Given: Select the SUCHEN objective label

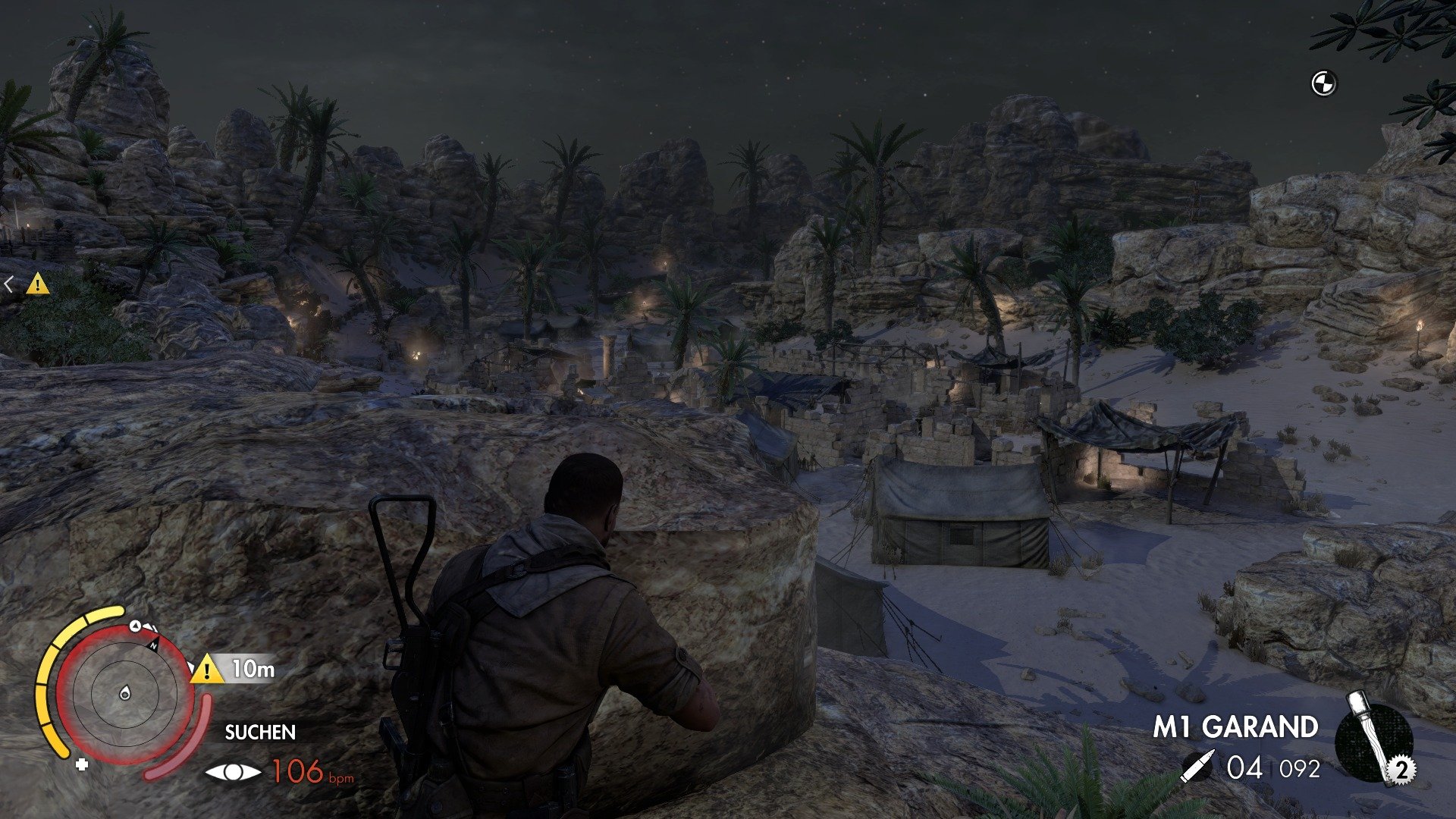Looking at the screenshot, I should [260, 733].
